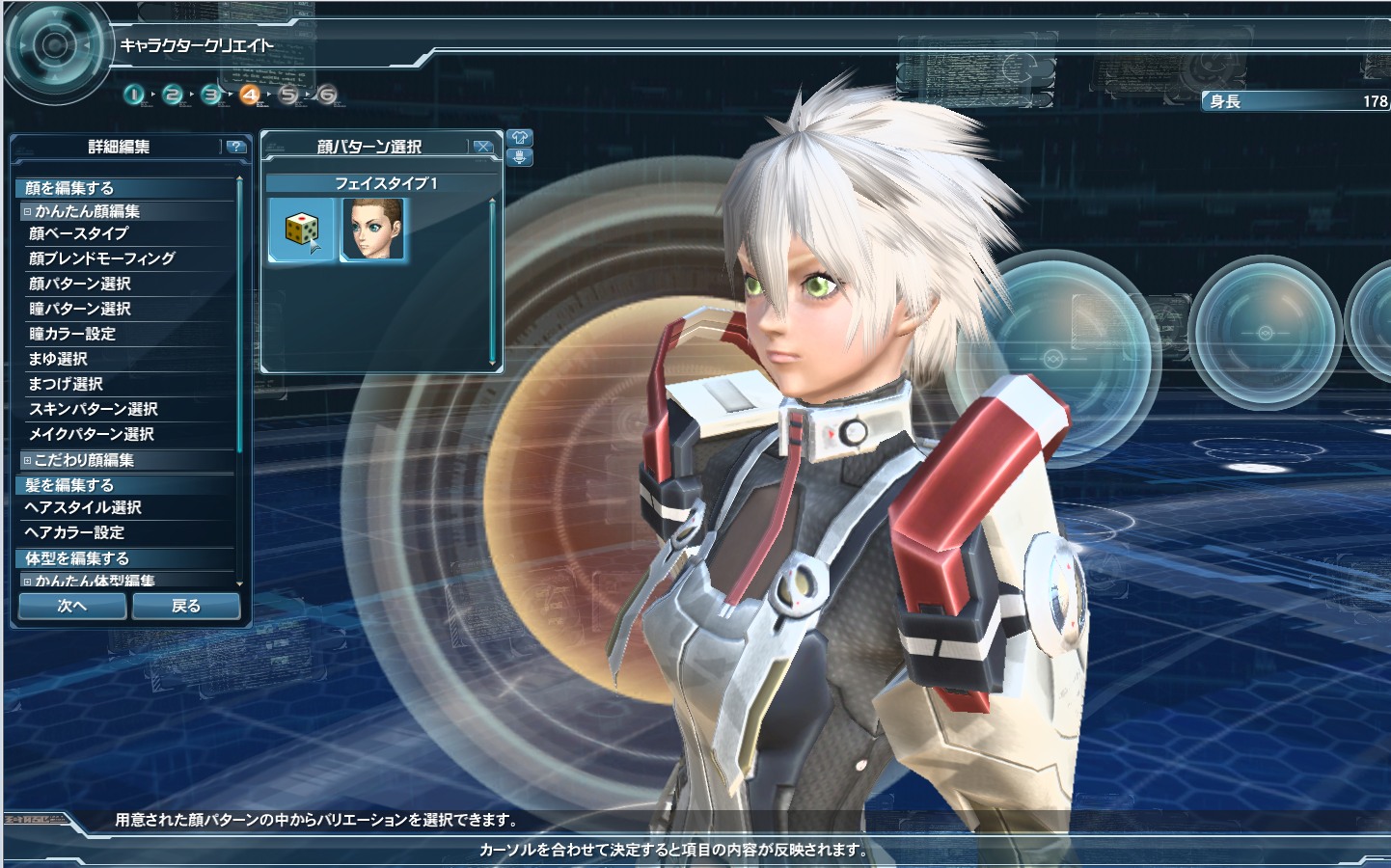1391x868 pixels.
Task: Open ヘアスタイル選択 hairstyle entry
Action: coord(83,507)
